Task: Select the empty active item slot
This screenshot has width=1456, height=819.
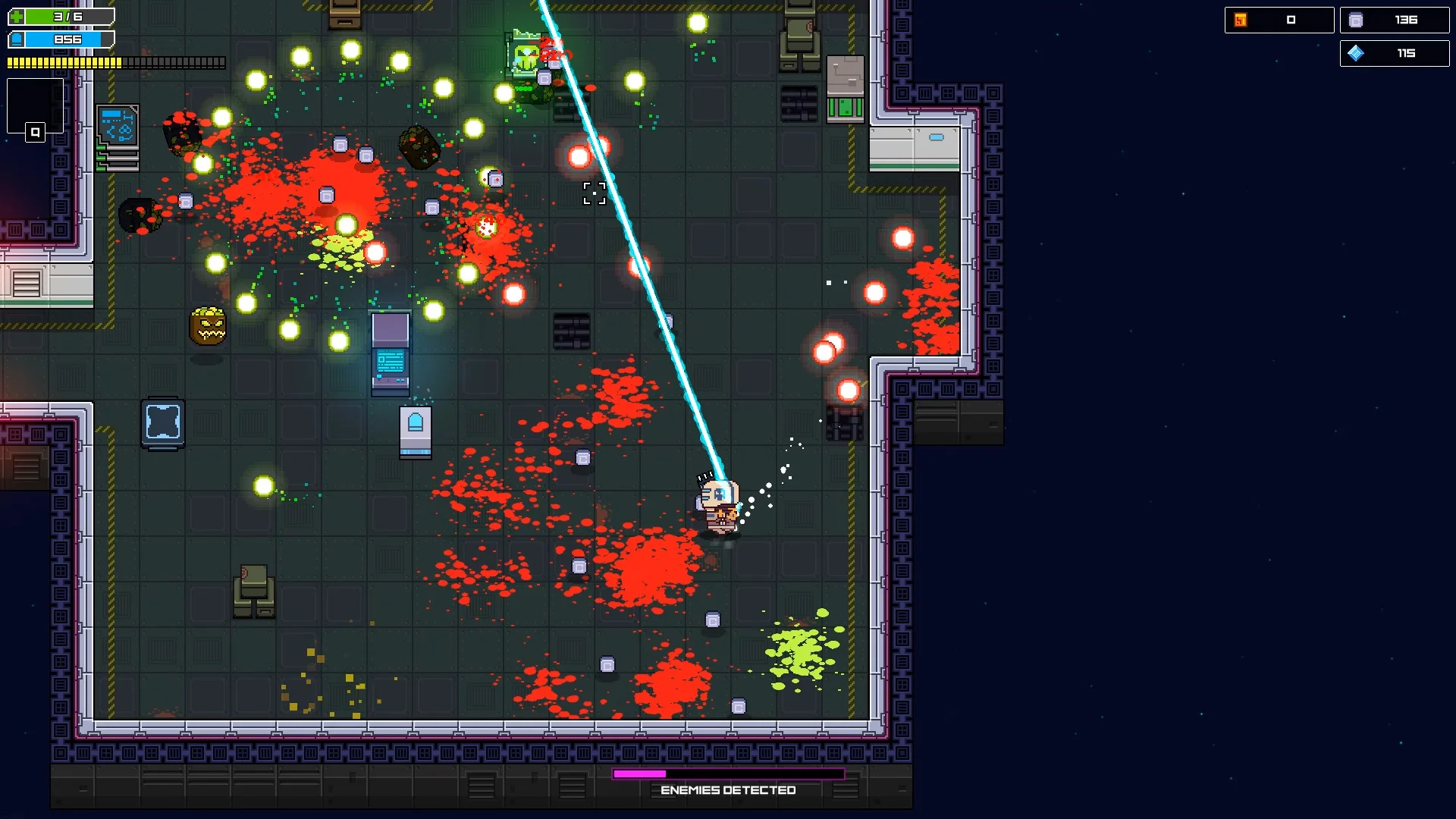Action: point(35,105)
